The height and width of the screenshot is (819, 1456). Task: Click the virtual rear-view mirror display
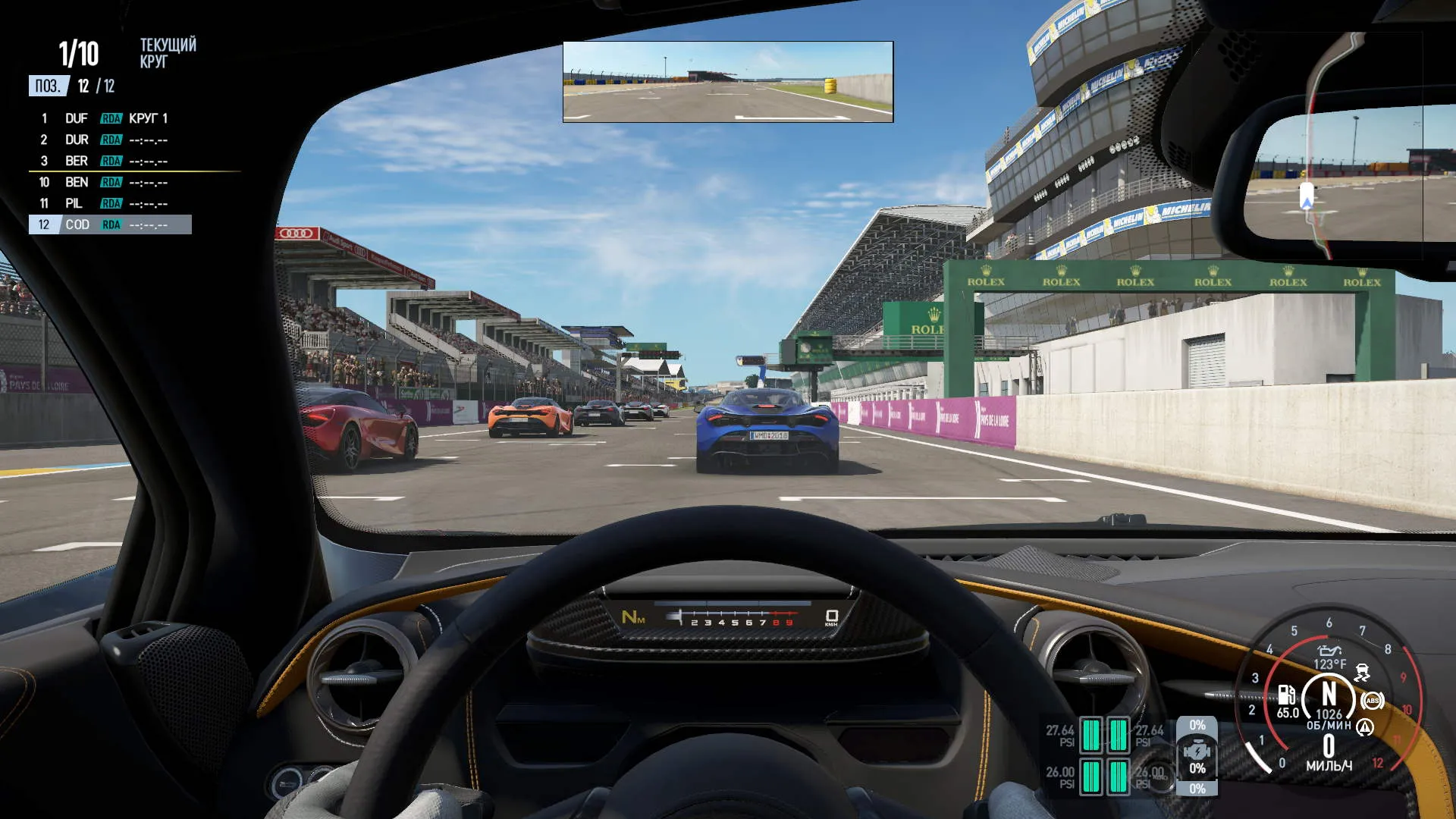728,82
